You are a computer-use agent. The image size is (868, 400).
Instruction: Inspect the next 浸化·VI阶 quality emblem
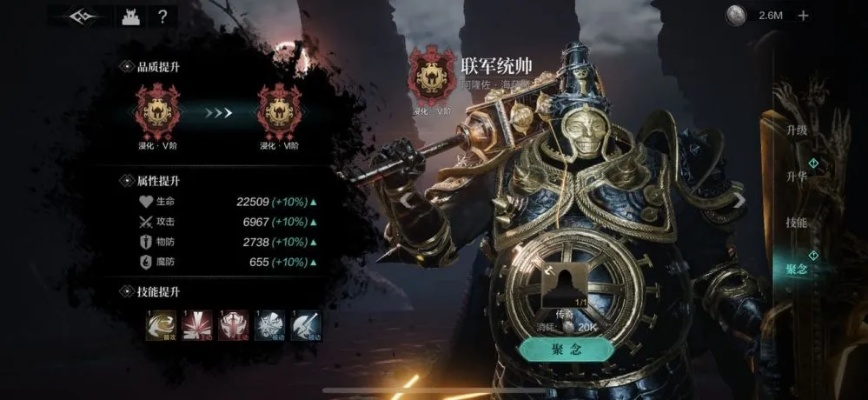pyautogui.click(x=280, y=110)
